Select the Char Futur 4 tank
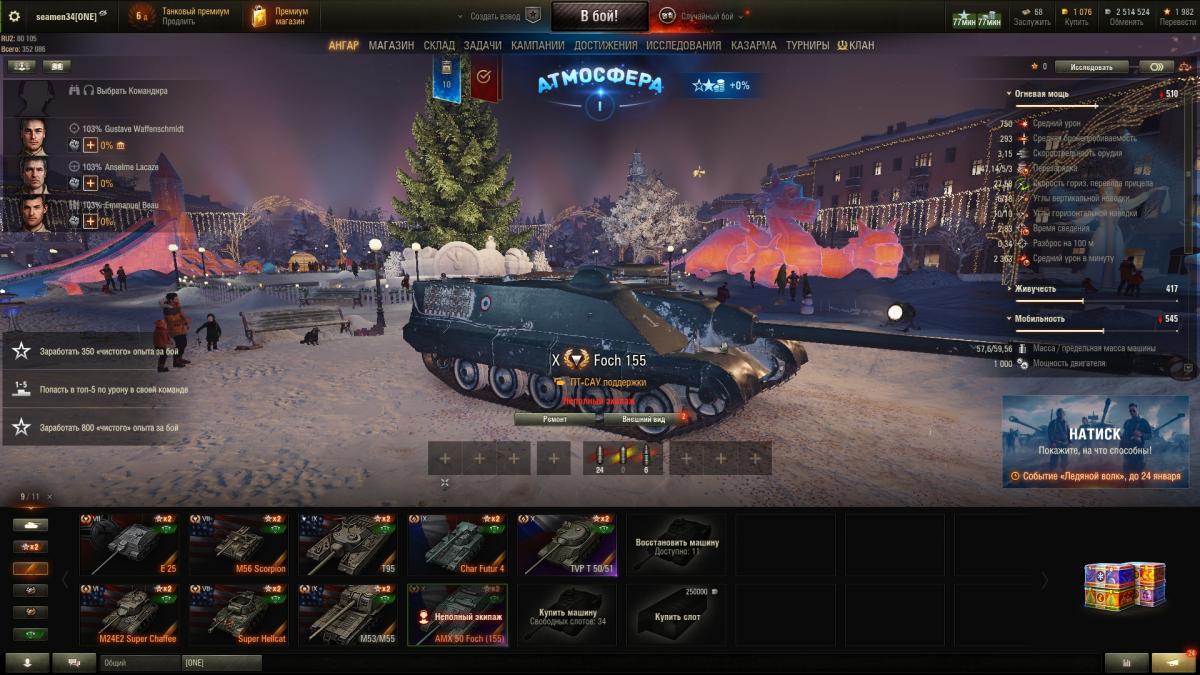The height and width of the screenshot is (675, 1200). tap(458, 545)
